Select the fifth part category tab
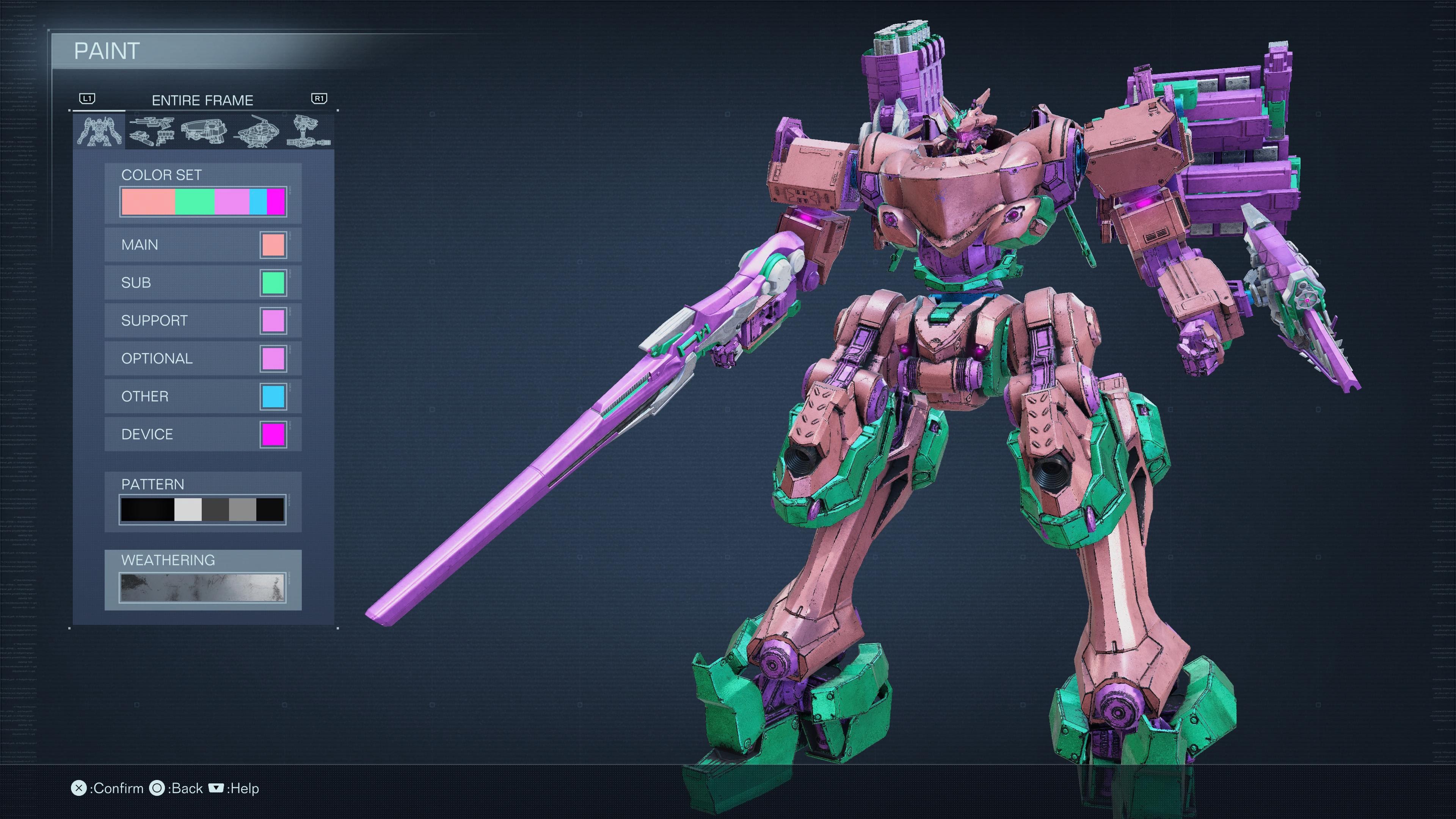 [308, 132]
